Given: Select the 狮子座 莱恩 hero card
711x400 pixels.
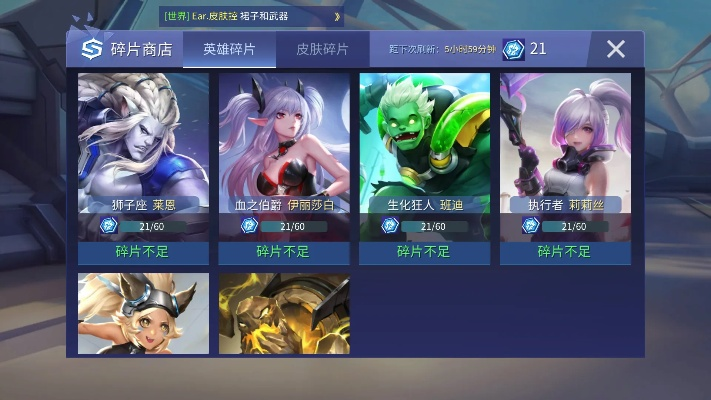Looking at the screenshot, I should (143, 150).
